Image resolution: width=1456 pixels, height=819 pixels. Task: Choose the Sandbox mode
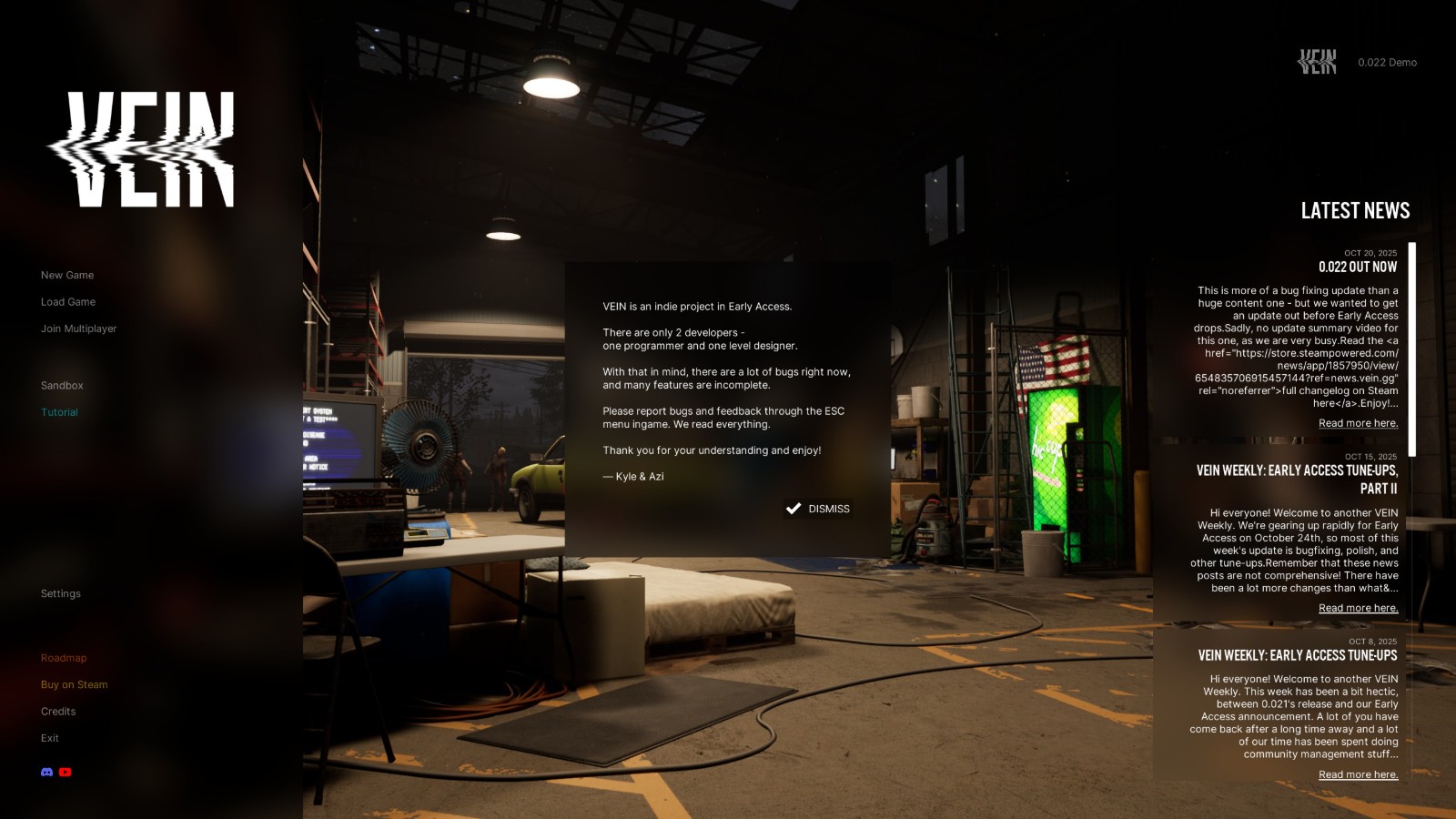coord(62,386)
